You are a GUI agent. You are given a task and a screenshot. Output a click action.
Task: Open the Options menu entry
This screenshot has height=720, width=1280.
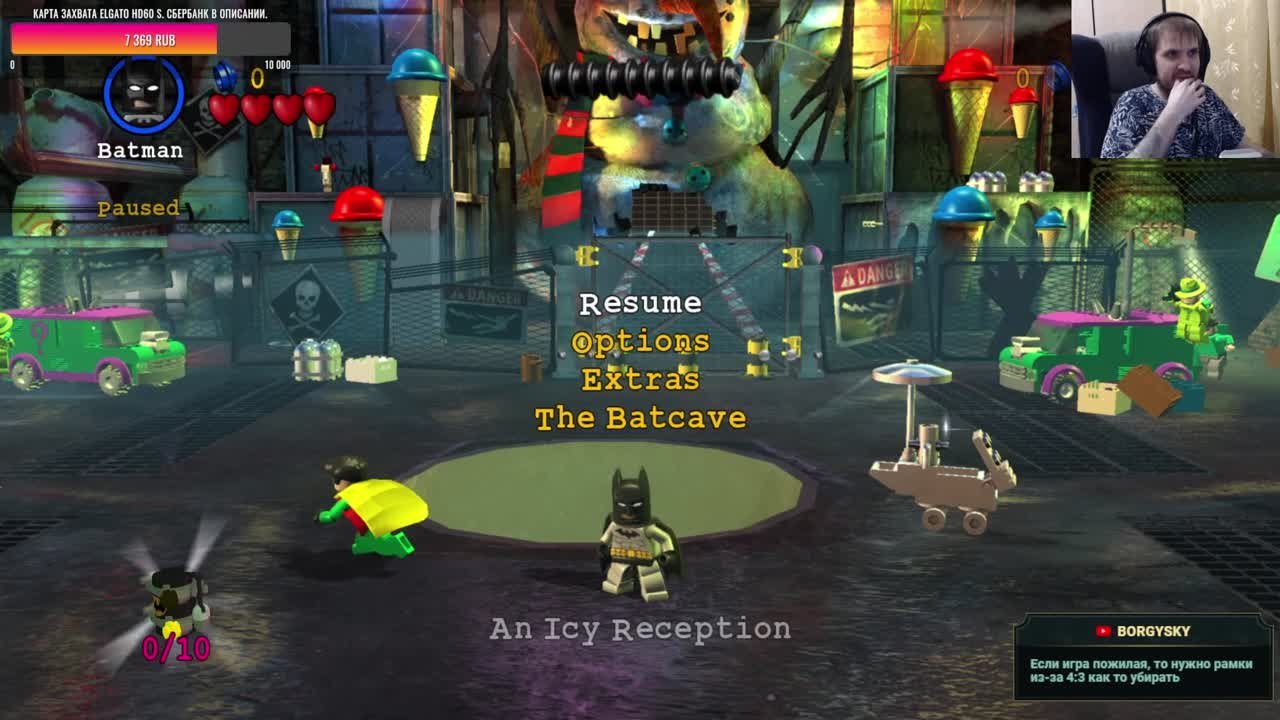coord(640,342)
